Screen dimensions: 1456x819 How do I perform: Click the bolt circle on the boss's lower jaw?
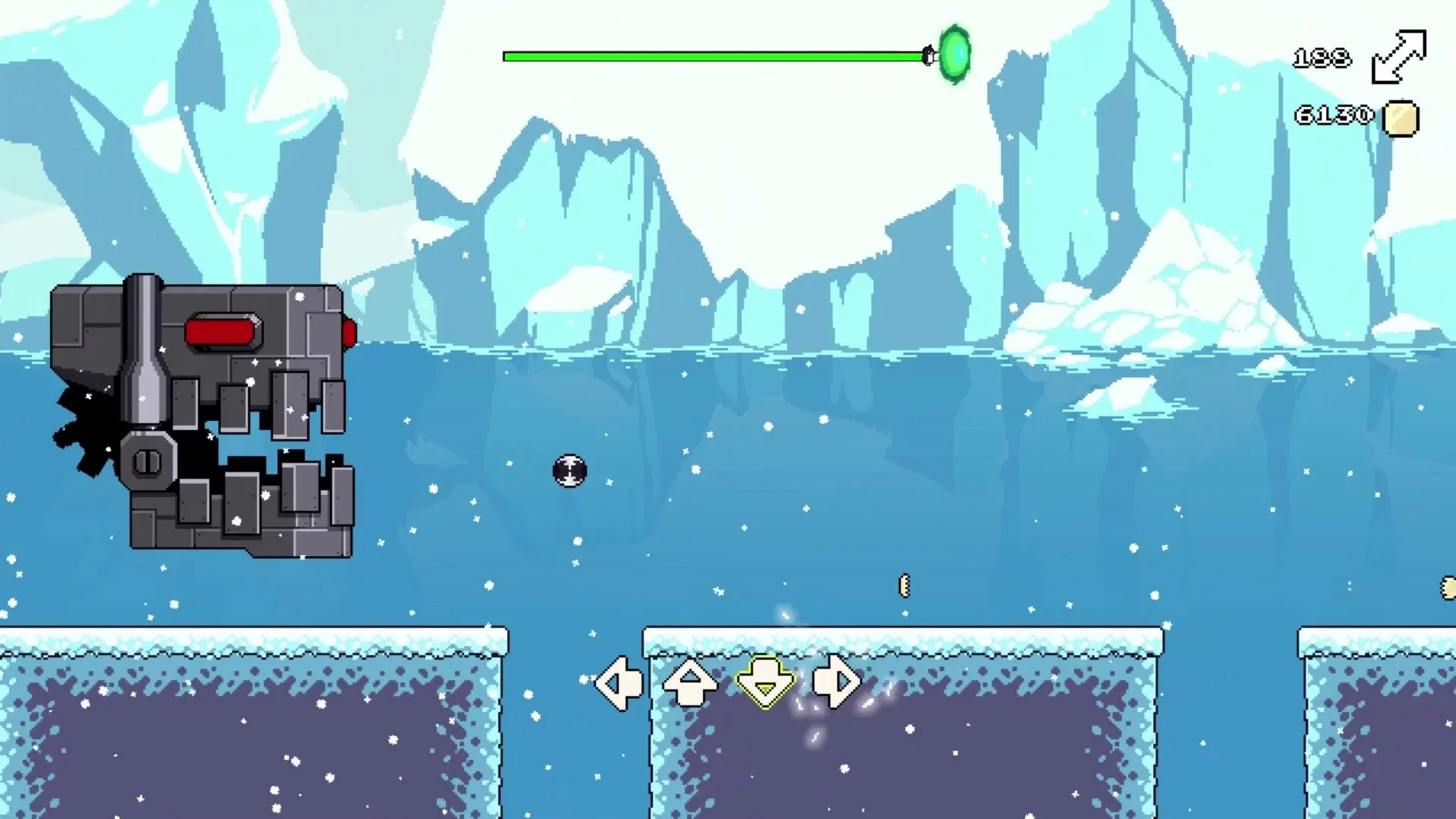pyautogui.click(x=148, y=460)
